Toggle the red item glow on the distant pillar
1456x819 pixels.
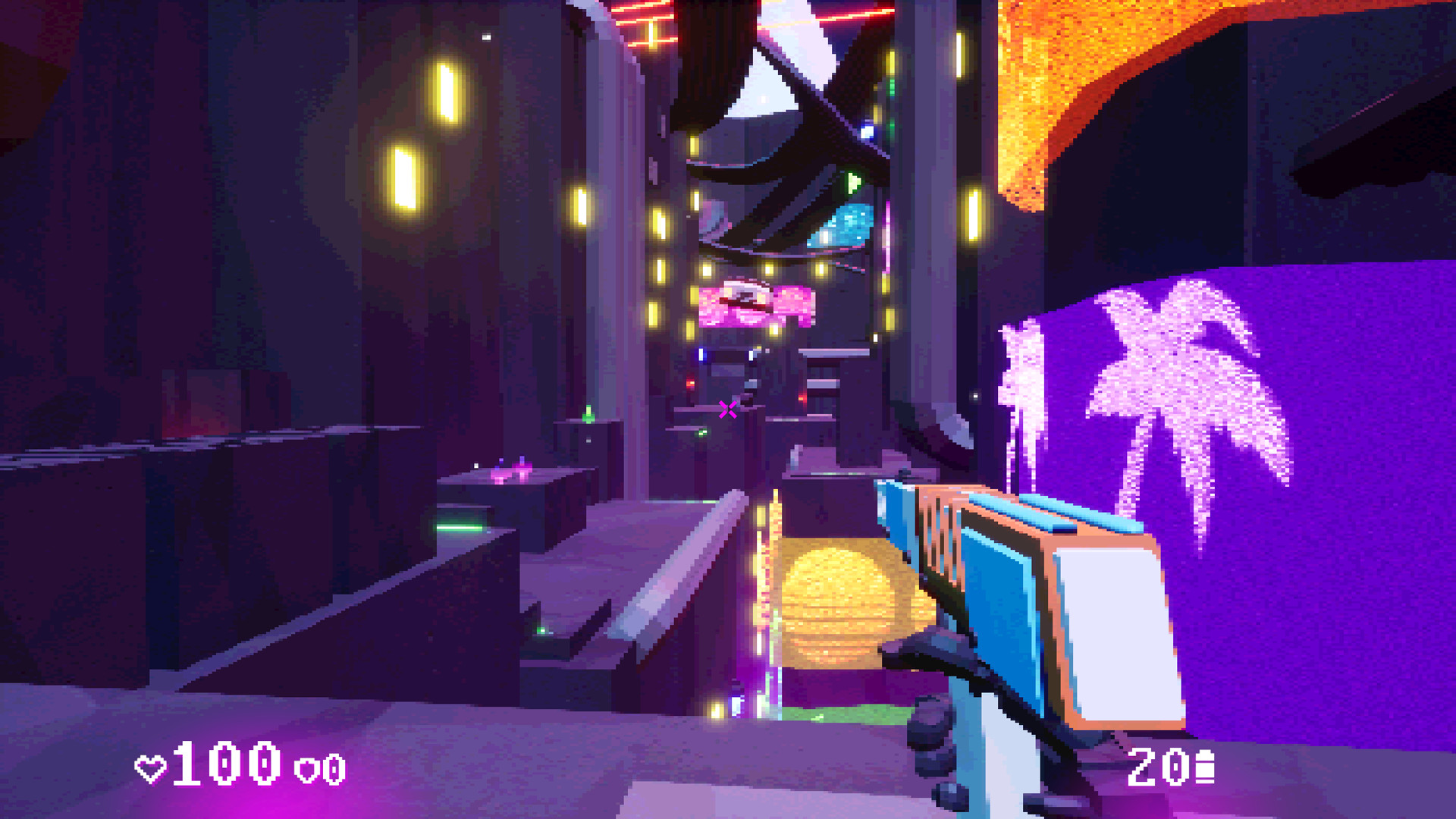pyautogui.click(x=690, y=383)
